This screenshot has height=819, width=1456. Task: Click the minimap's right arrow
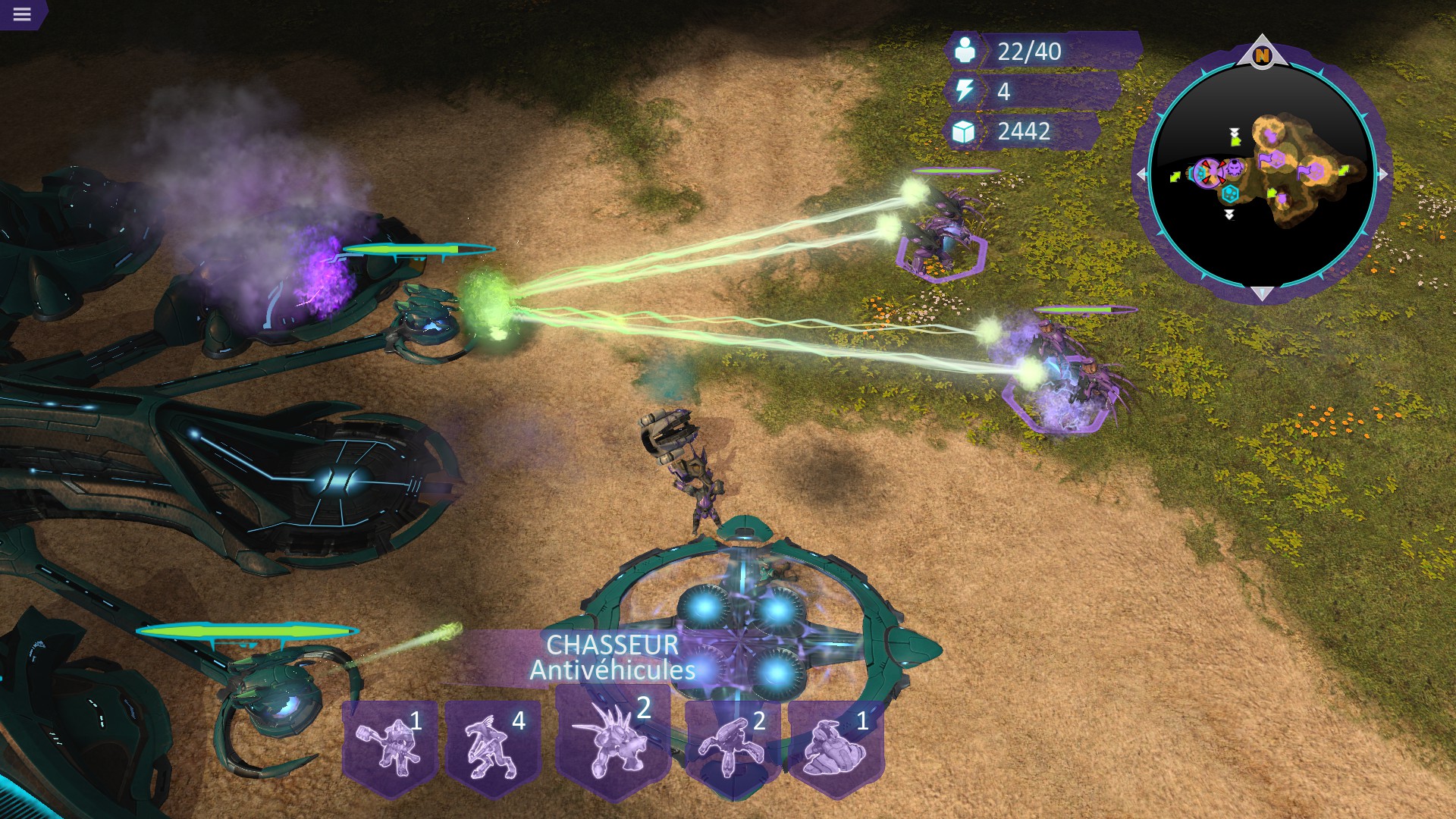click(x=1382, y=174)
